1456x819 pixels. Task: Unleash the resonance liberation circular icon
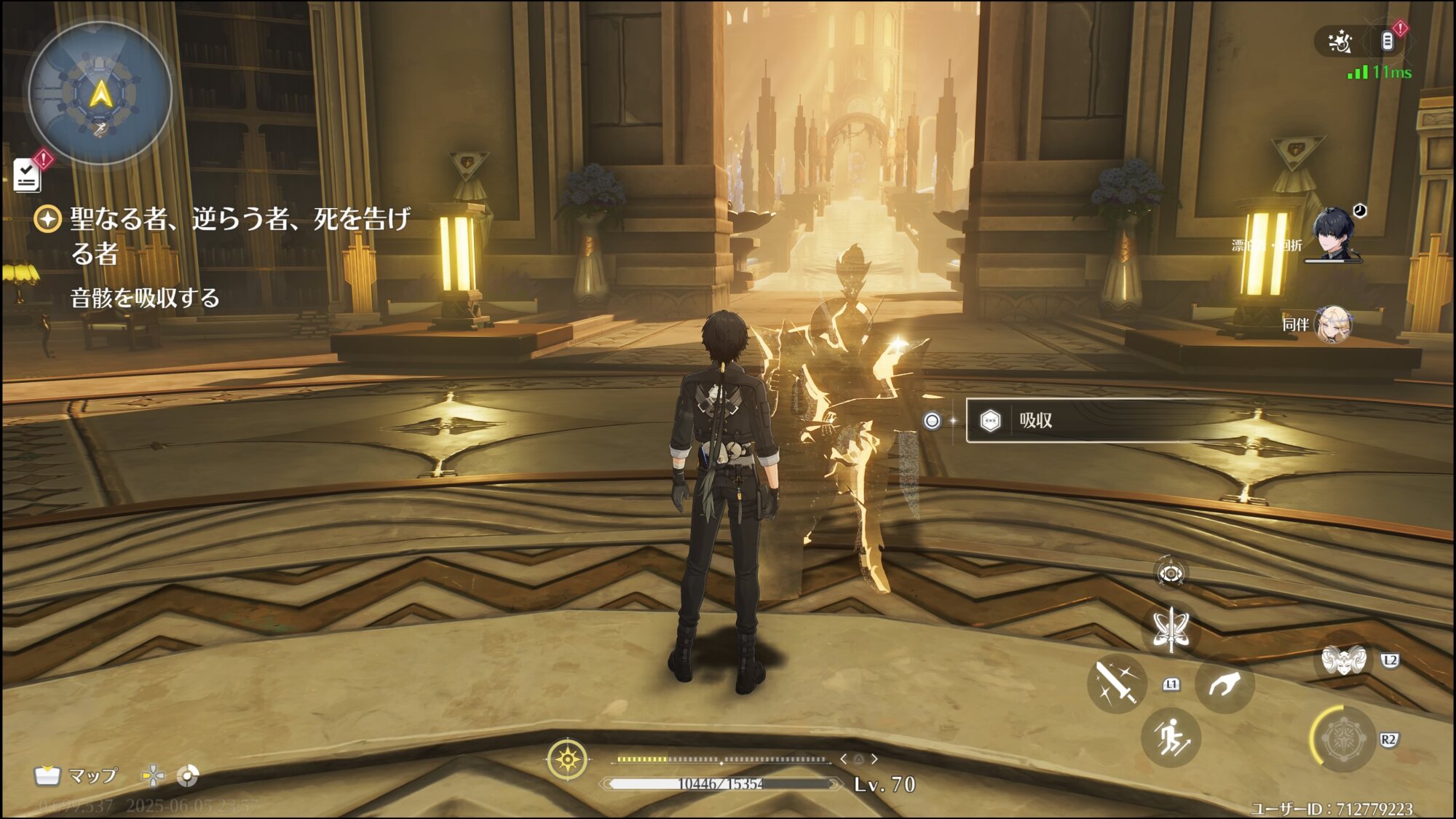[x=1342, y=740]
